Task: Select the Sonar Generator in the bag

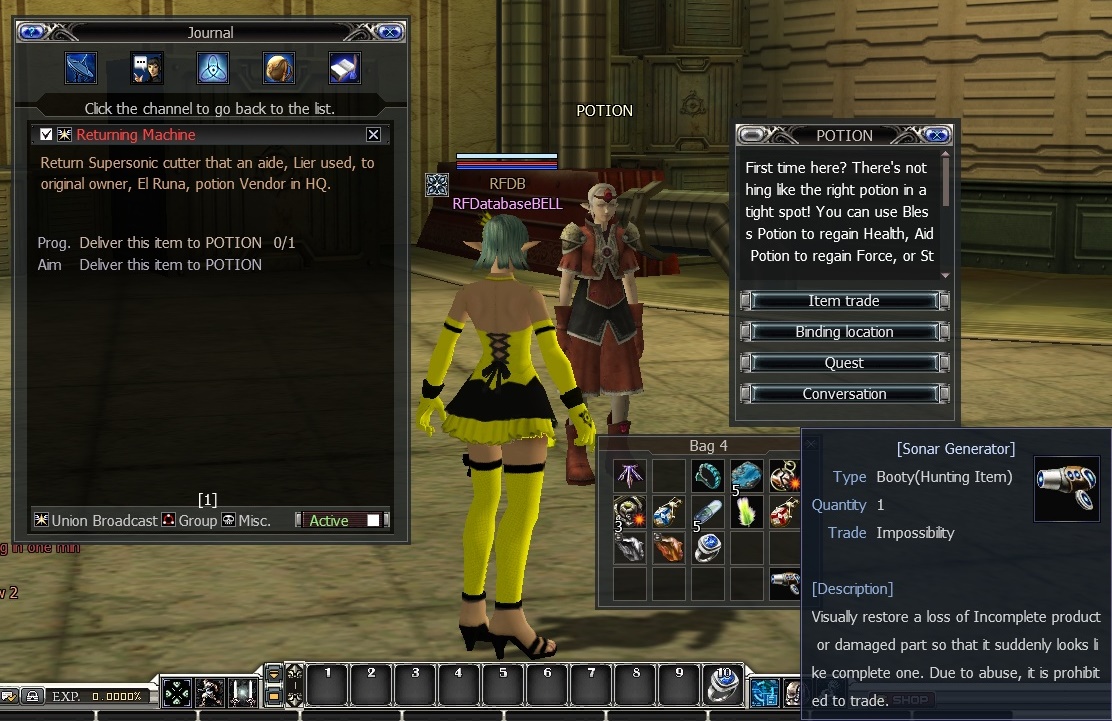Action: coord(785,581)
